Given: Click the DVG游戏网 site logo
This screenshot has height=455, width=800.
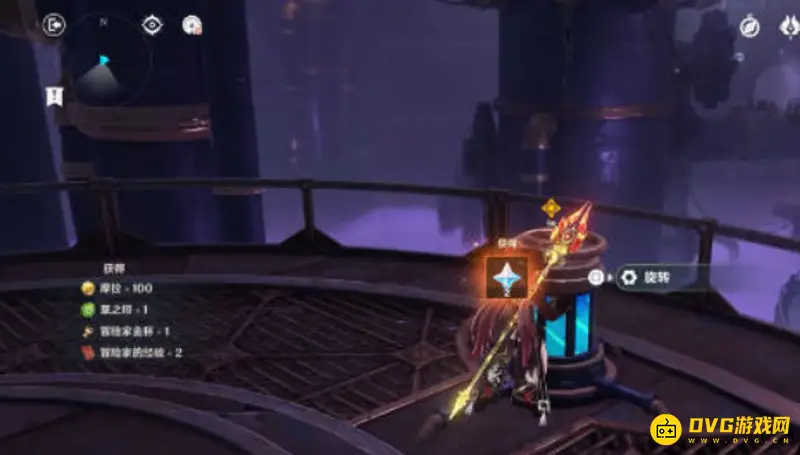Looking at the screenshot, I should [721, 427].
